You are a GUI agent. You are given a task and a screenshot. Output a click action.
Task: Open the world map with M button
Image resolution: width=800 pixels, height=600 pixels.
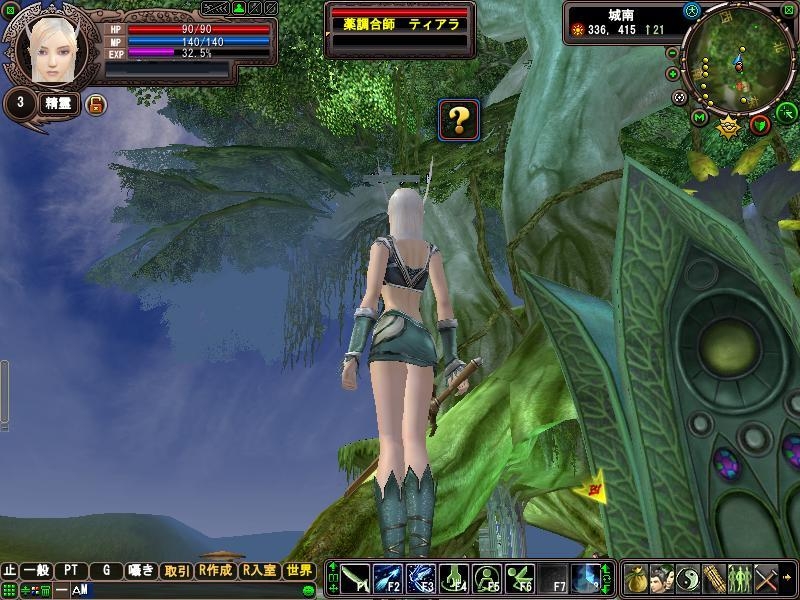(699, 118)
